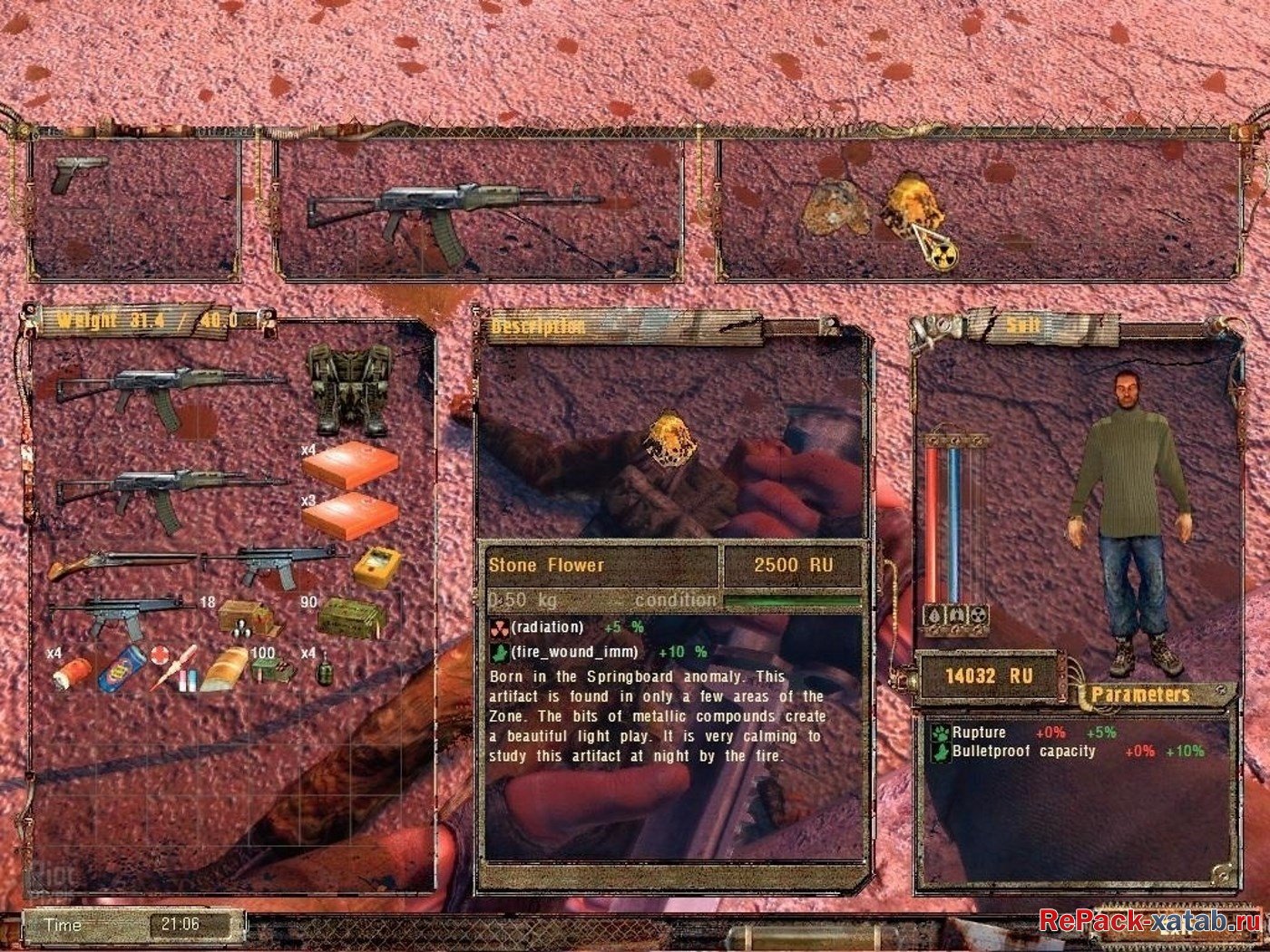Choose the wooden-stock shotgun in the backpack
The image size is (1270, 952).
pos(122,564)
